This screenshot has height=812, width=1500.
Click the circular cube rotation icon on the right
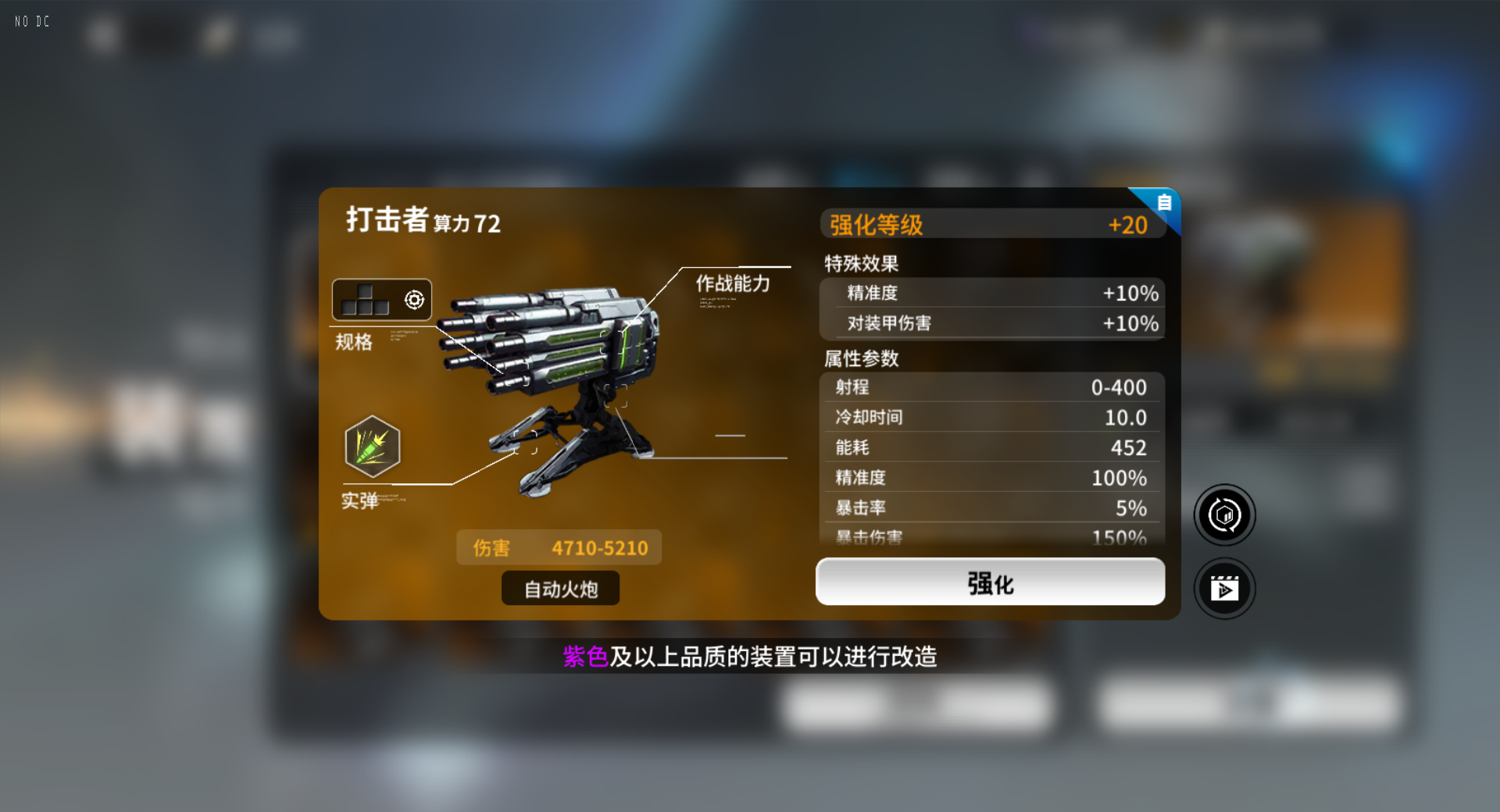point(1224,515)
